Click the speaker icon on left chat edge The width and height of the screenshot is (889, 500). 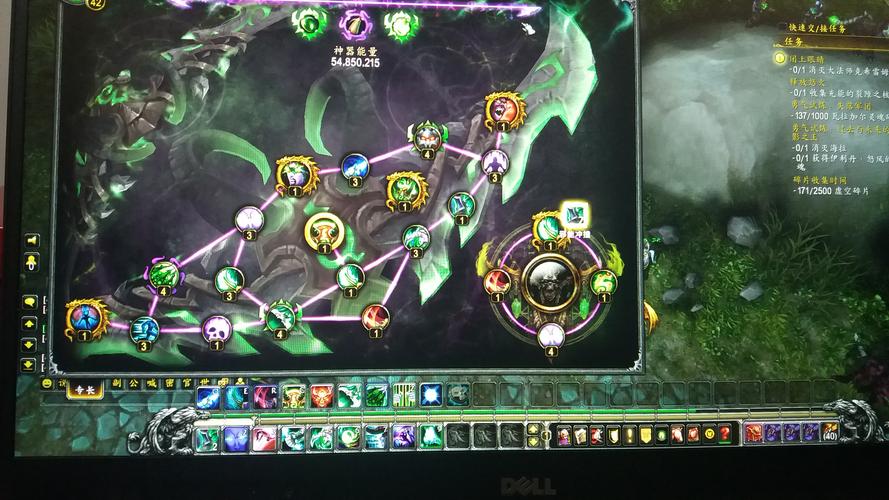(x=31, y=240)
